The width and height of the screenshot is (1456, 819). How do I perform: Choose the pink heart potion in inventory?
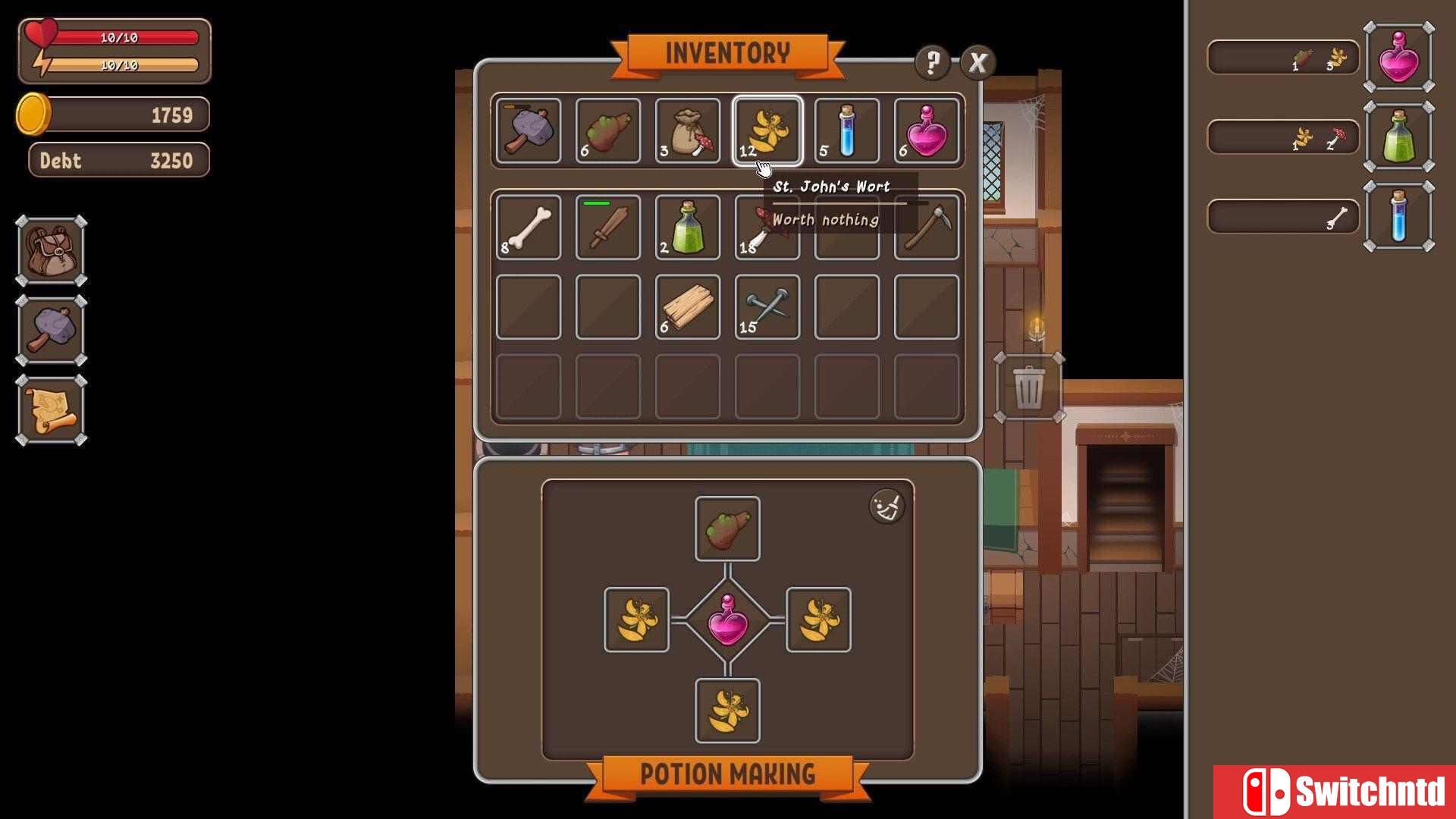click(x=927, y=130)
